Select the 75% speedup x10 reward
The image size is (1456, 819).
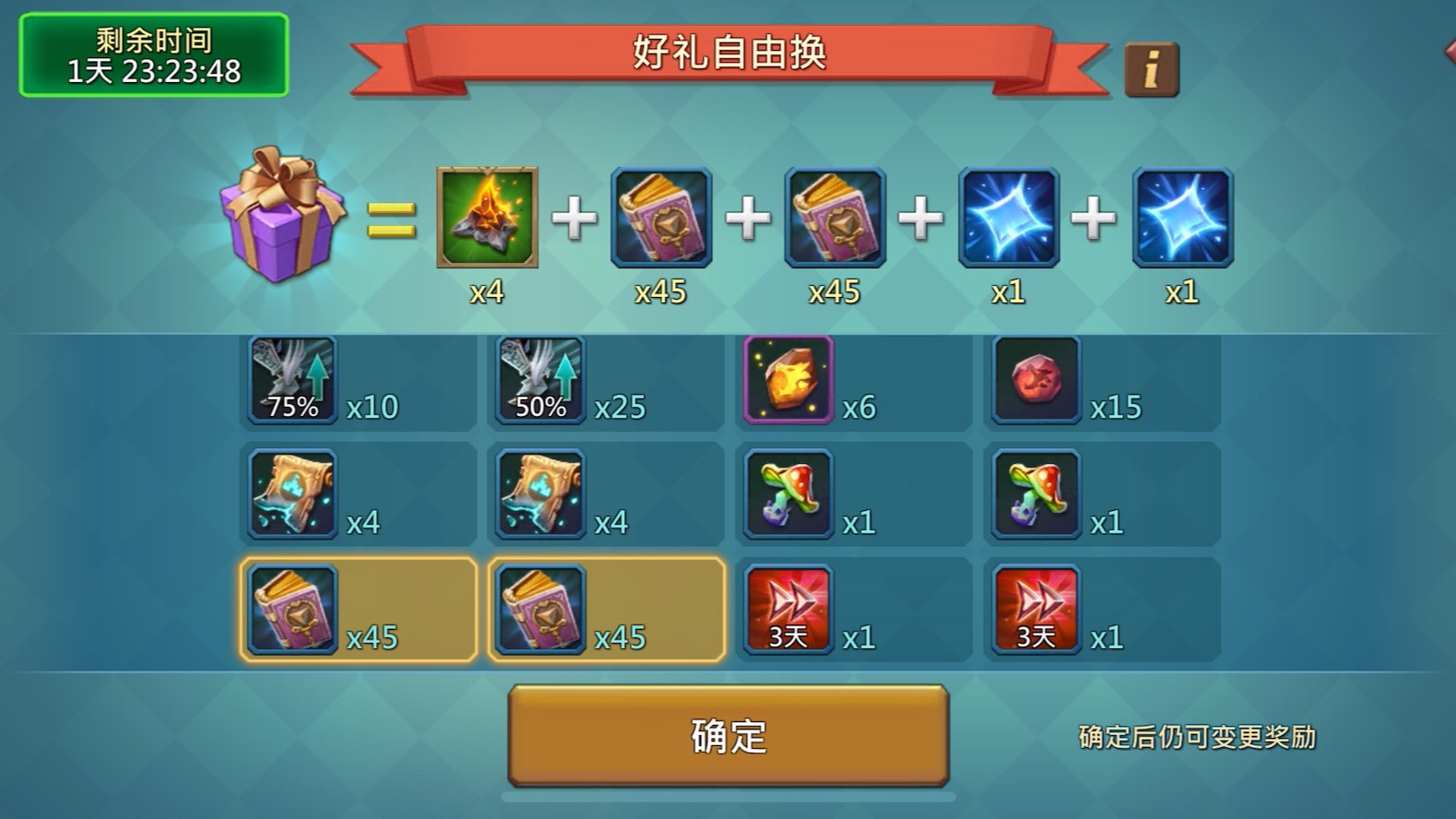click(290, 380)
